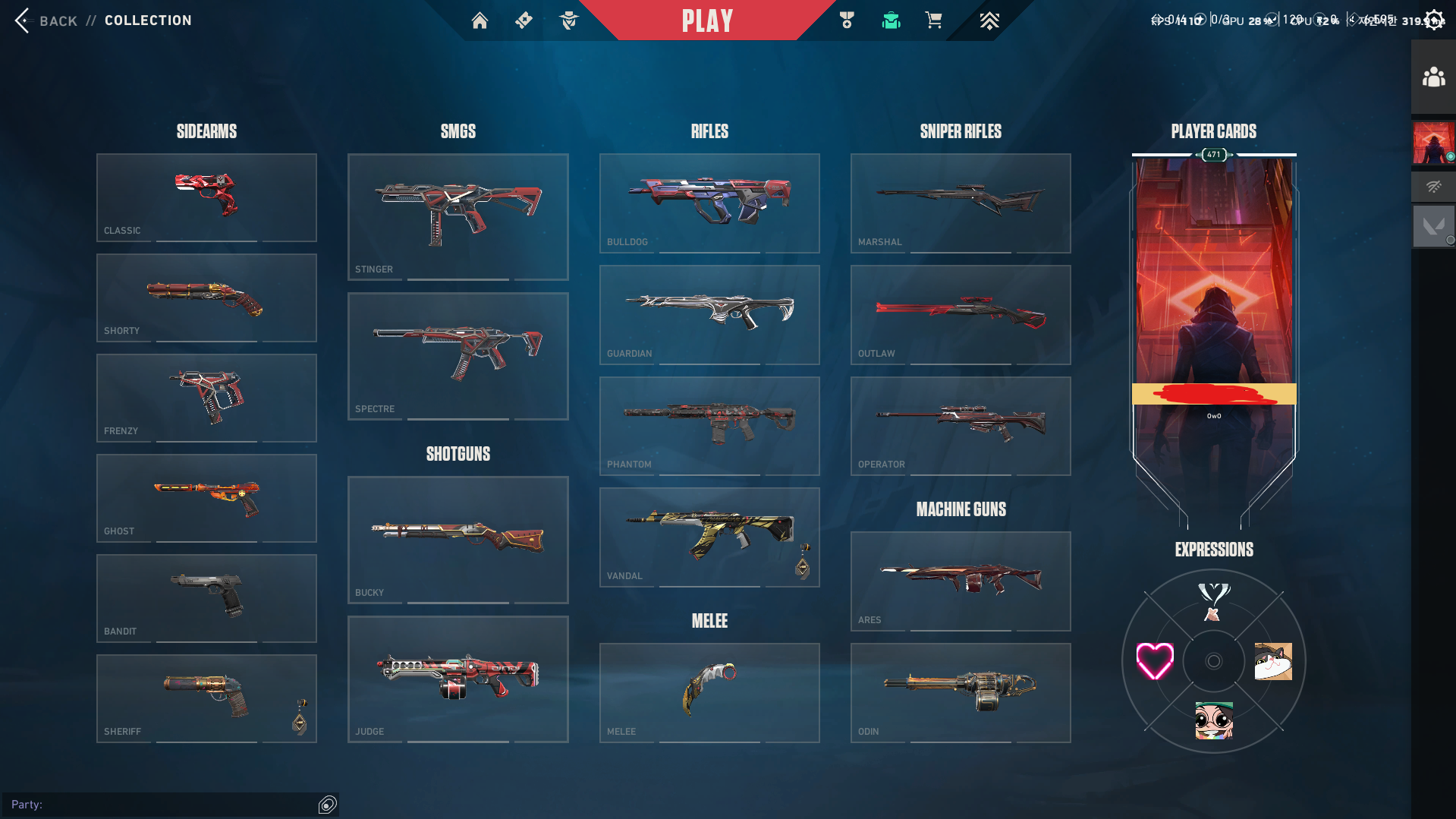Open the Sheriff weapon slot
Image resolution: width=1456 pixels, height=819 pixels.
coord(206,698)
